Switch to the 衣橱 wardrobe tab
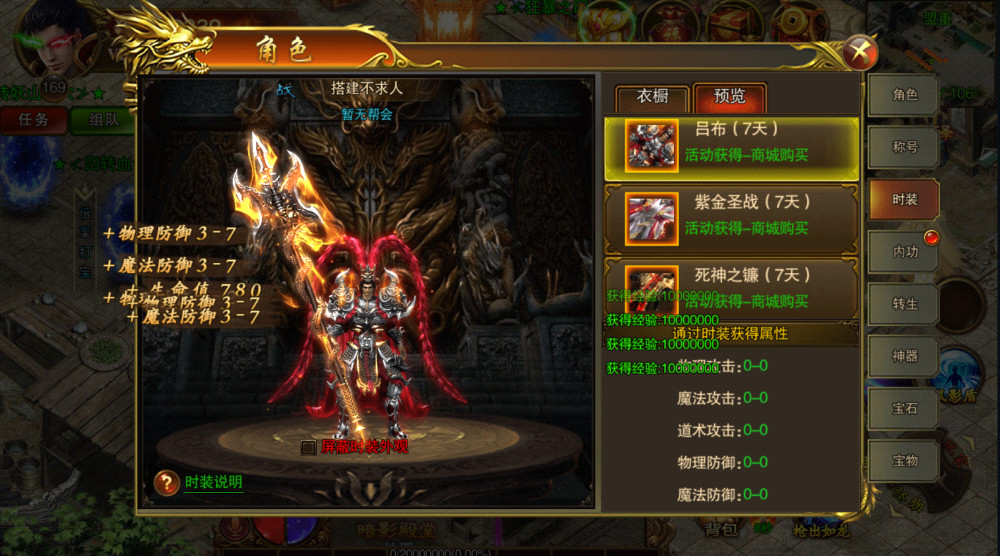The width and height of the screenshot is (1000, 556). pyautogui.click(x=653, y=98)
